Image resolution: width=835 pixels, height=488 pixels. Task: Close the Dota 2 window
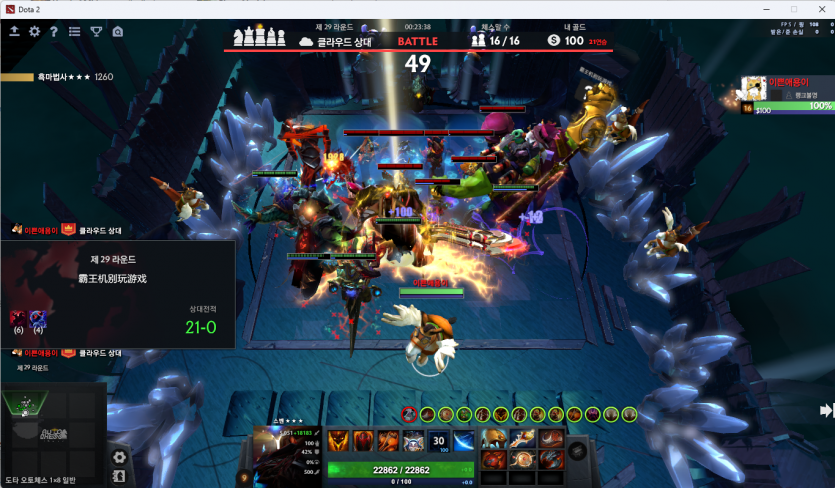[820, 9]
